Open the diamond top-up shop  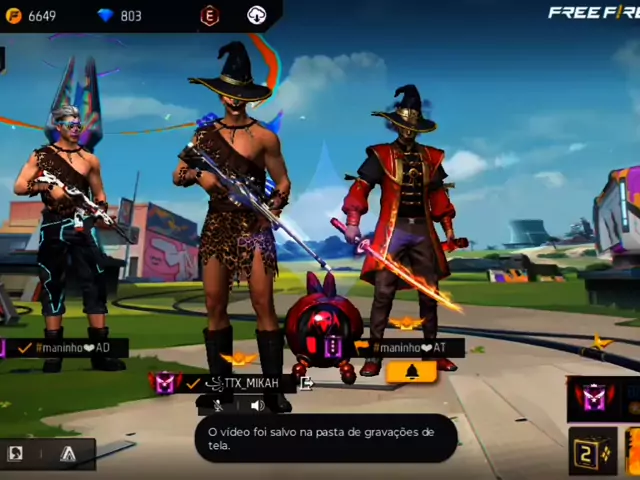119,16
